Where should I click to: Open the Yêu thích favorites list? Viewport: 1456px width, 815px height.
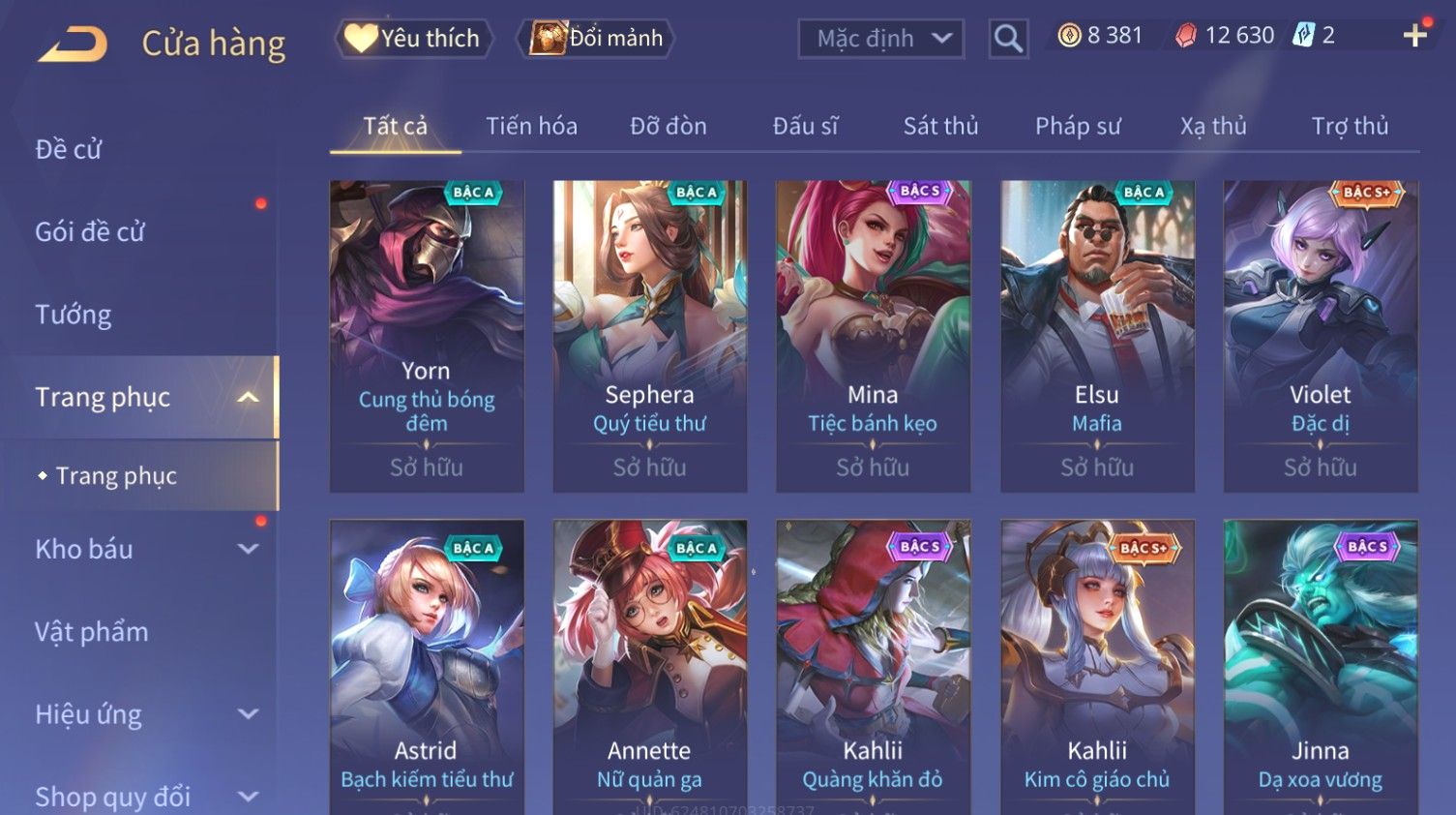point(414,39)
